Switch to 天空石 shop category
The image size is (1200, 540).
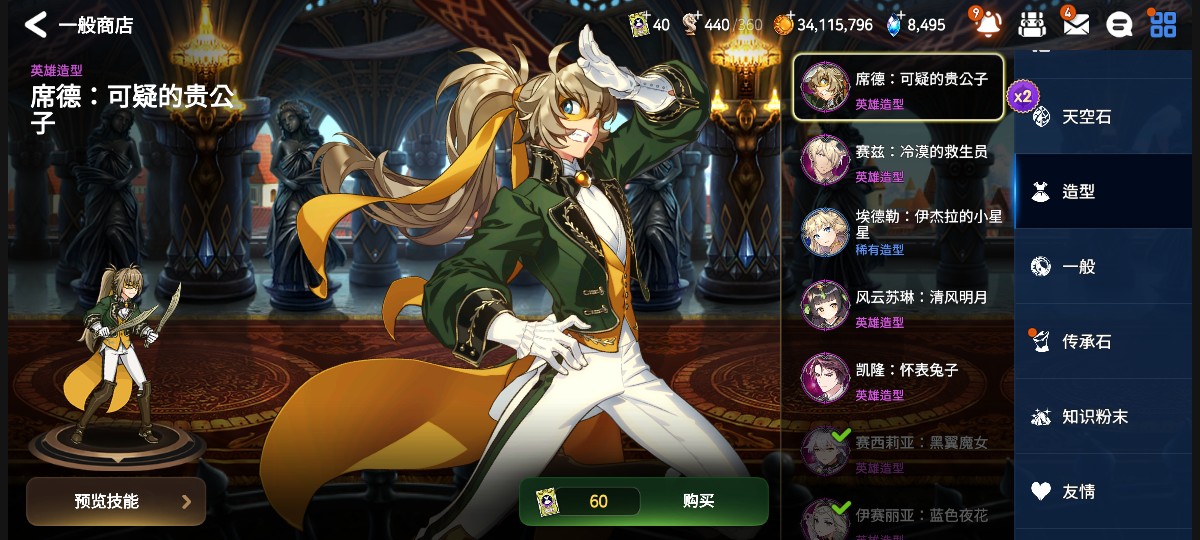click(x=1085, y=117)
